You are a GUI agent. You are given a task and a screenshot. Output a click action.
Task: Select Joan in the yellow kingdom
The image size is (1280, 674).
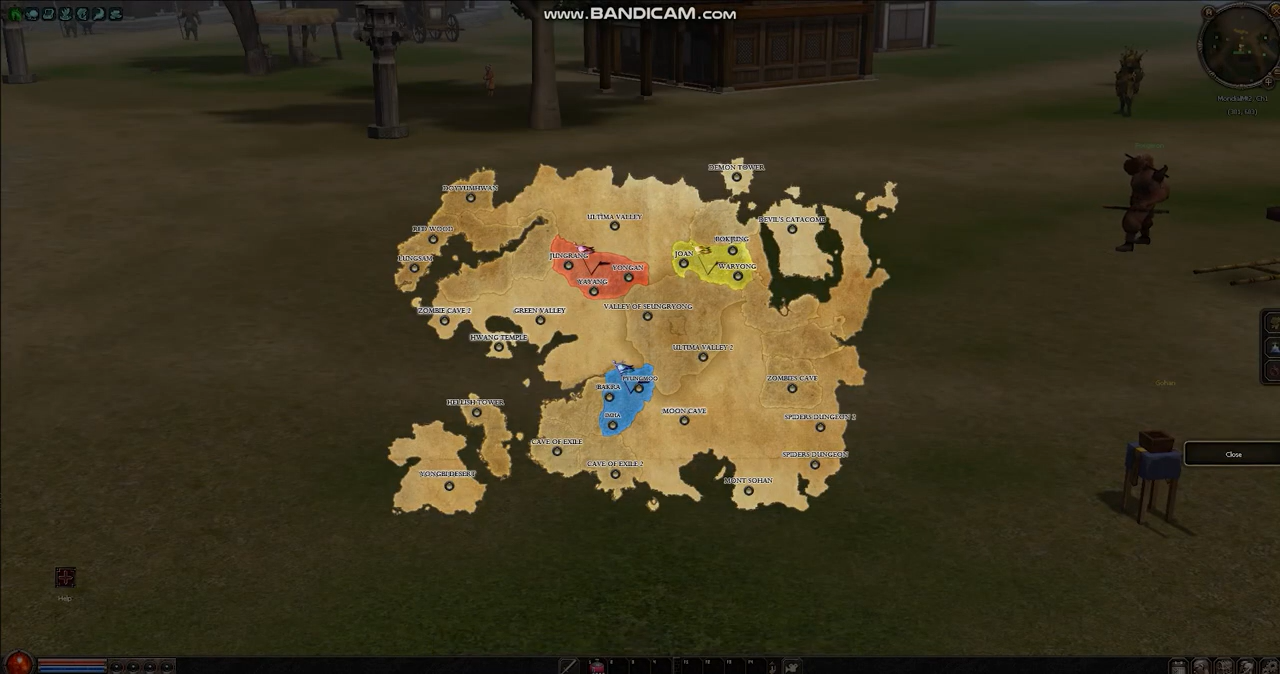pos(684,264)
